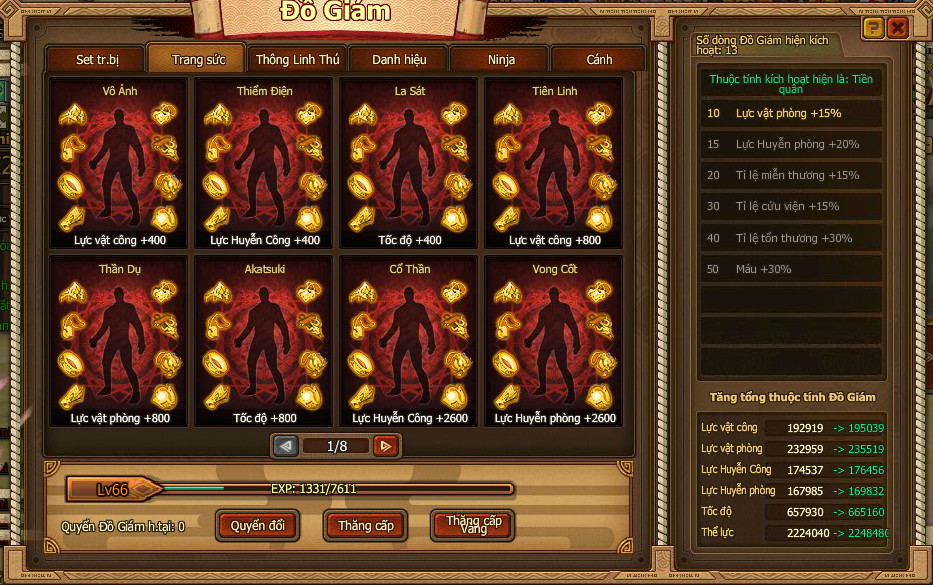Select the Cổ Thần set card
Image resolution: width=933 pixels, height=585 pixels.
409,342
